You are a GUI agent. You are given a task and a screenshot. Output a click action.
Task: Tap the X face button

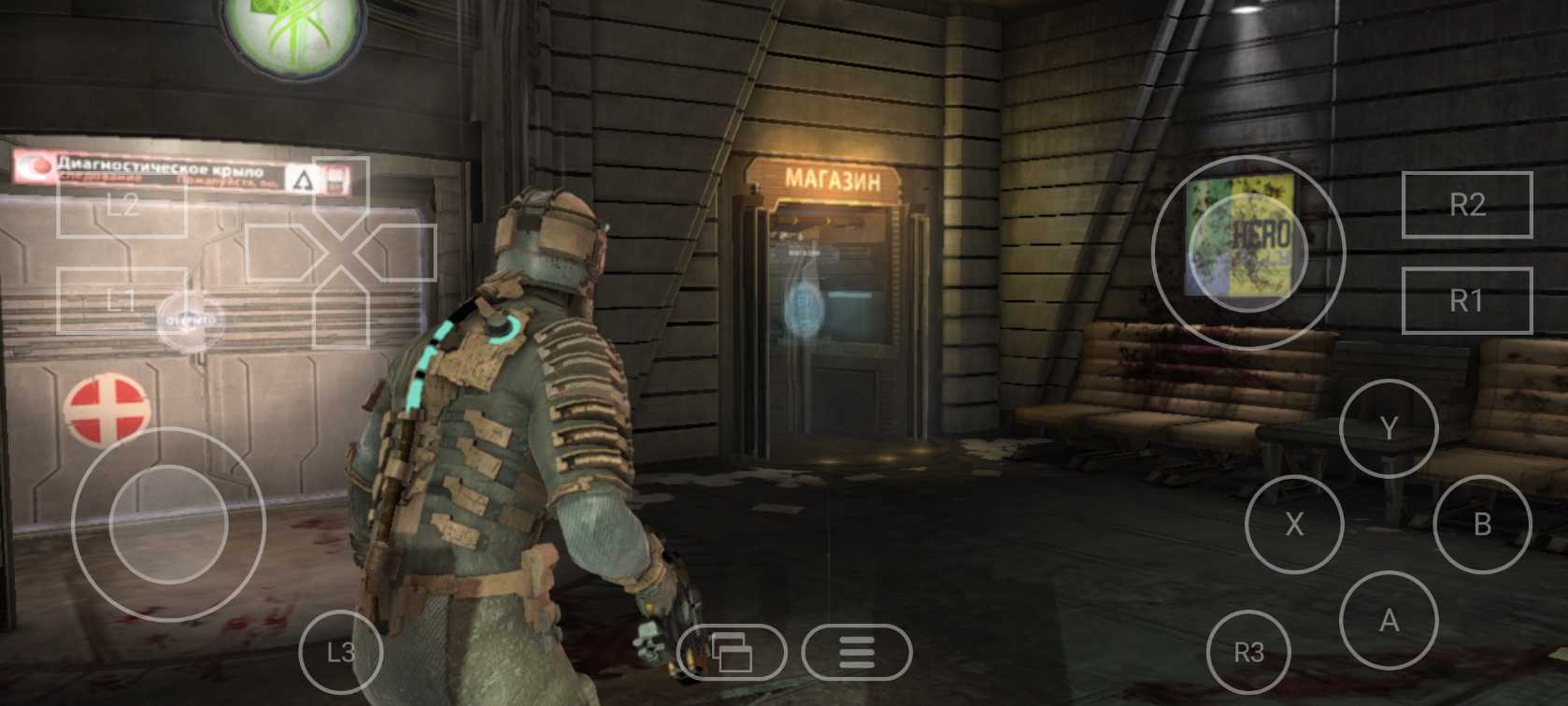[1294, 524]
